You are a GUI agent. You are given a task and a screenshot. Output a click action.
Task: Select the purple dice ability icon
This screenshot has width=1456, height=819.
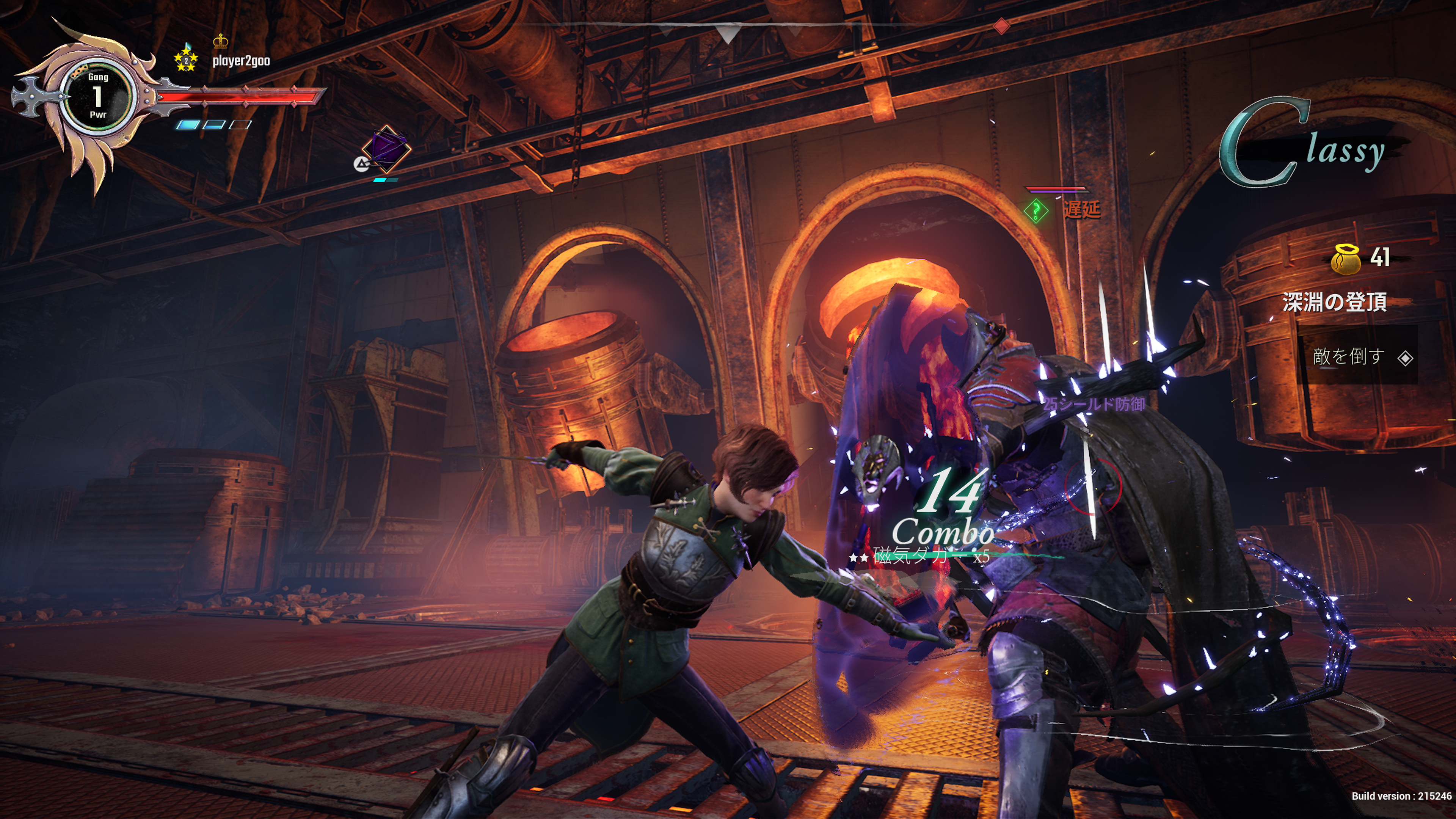click(x=386, y=148)
